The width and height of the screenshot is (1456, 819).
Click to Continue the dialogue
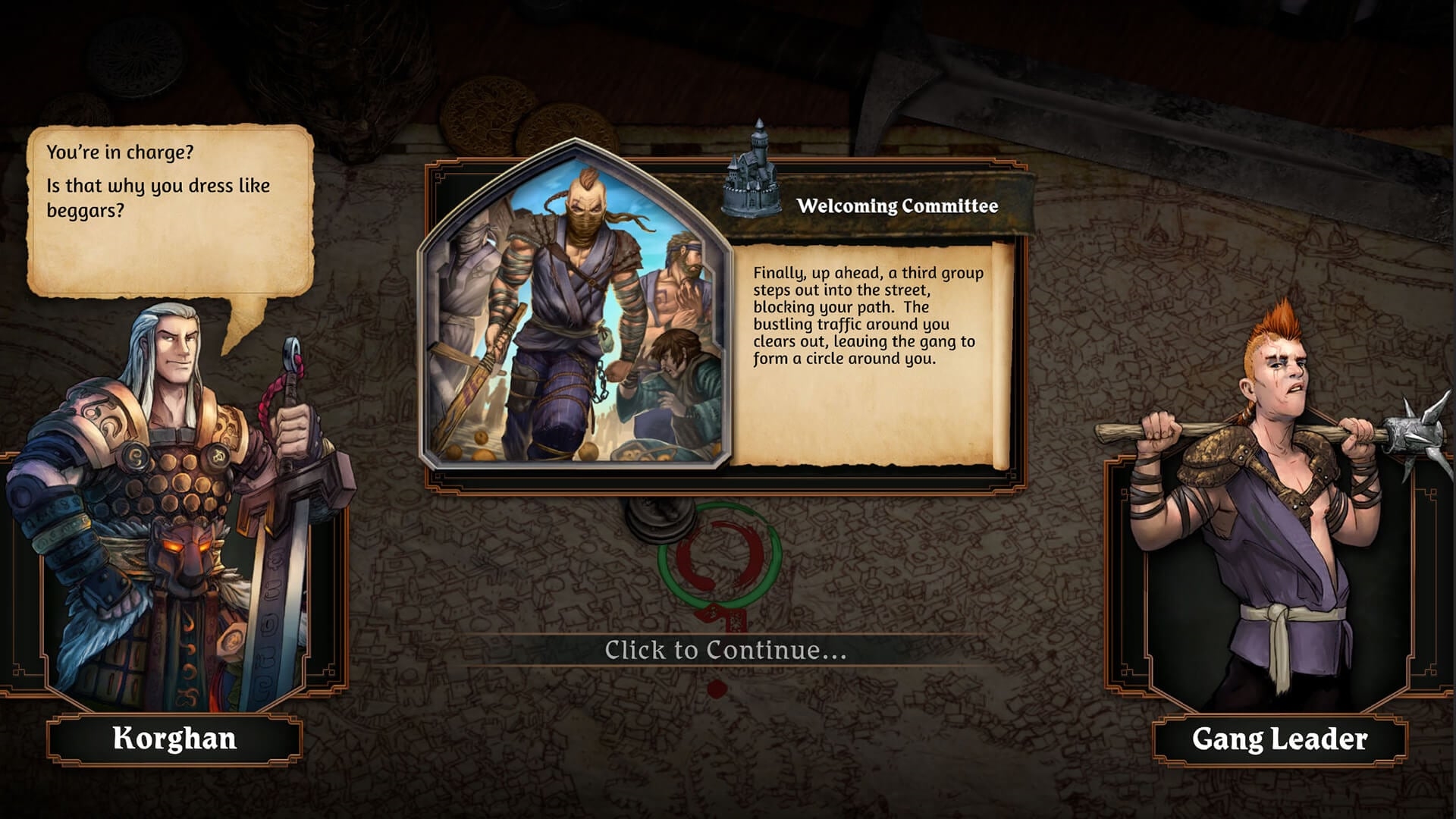(725, 650)
